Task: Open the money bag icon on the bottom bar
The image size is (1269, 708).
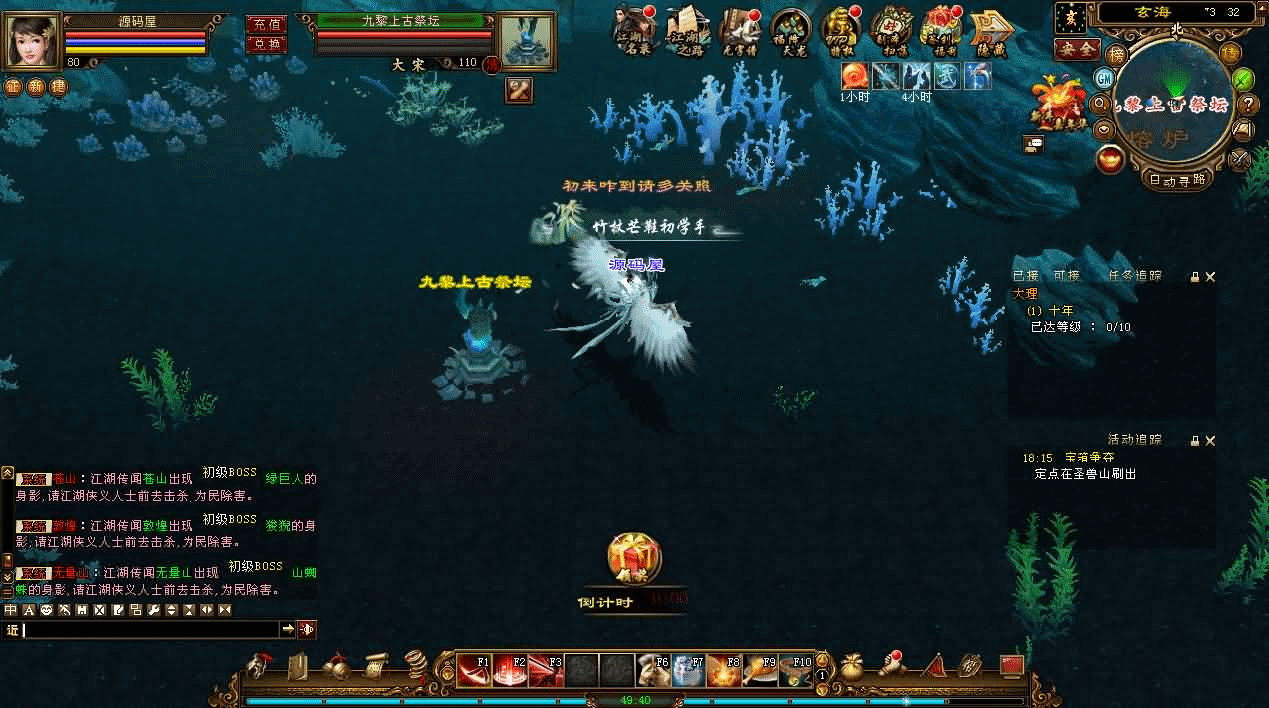Action: pos(853,666)
